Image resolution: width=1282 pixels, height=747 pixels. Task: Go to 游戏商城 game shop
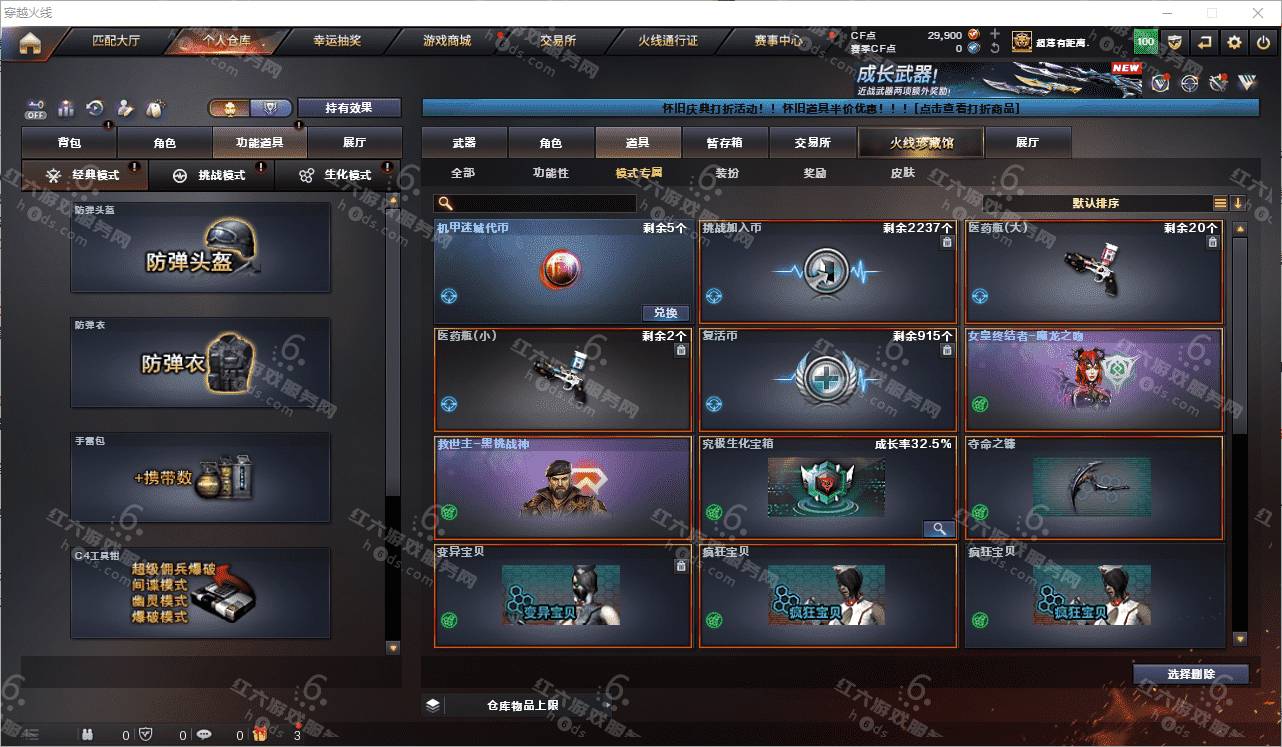point(446,41)
